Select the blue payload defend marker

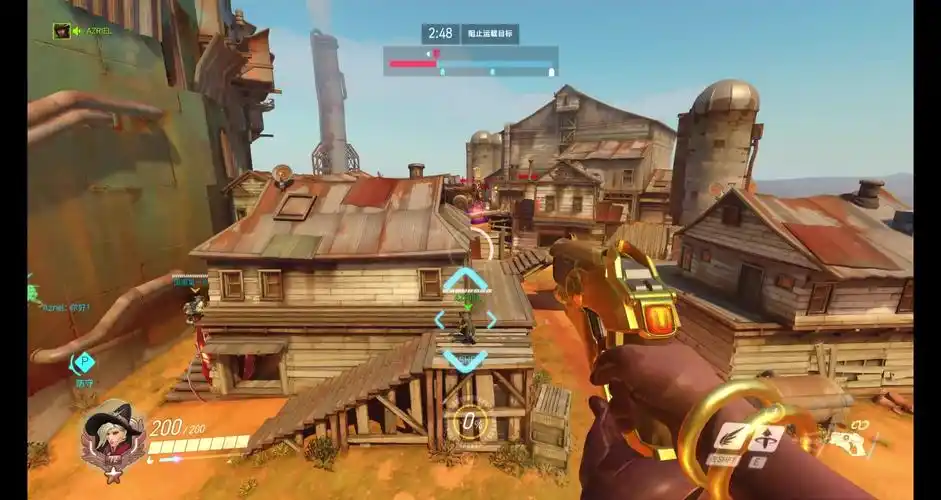[83, 361]
